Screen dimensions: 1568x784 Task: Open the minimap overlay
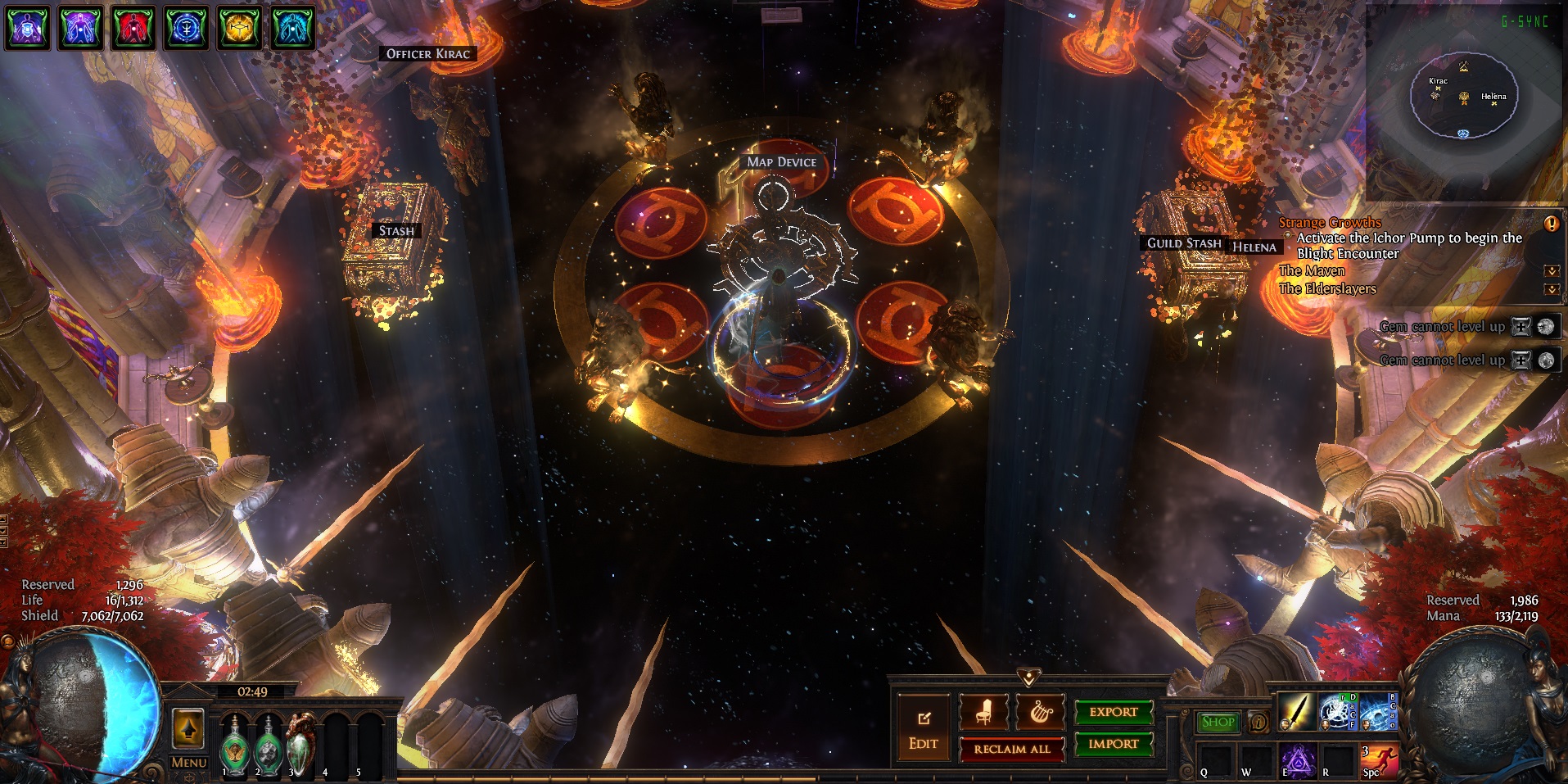(1463, 98)
